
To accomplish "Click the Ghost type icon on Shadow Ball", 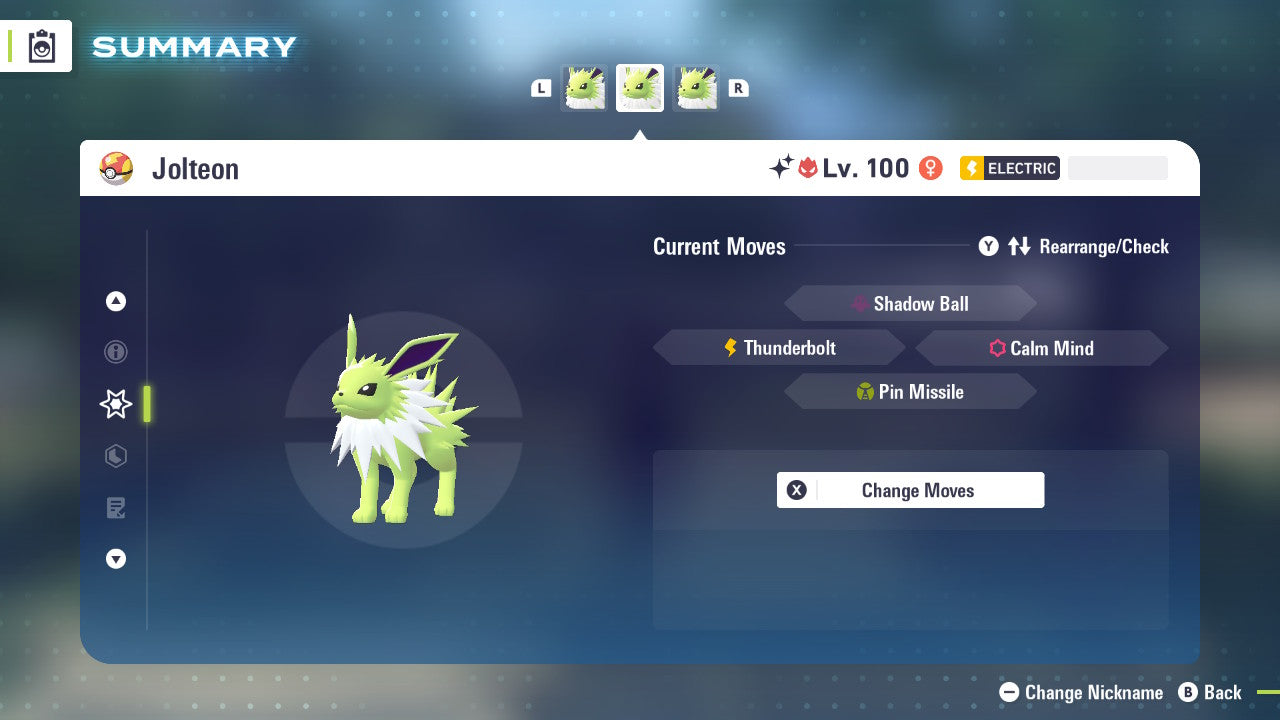I will [x=860, y=303].
